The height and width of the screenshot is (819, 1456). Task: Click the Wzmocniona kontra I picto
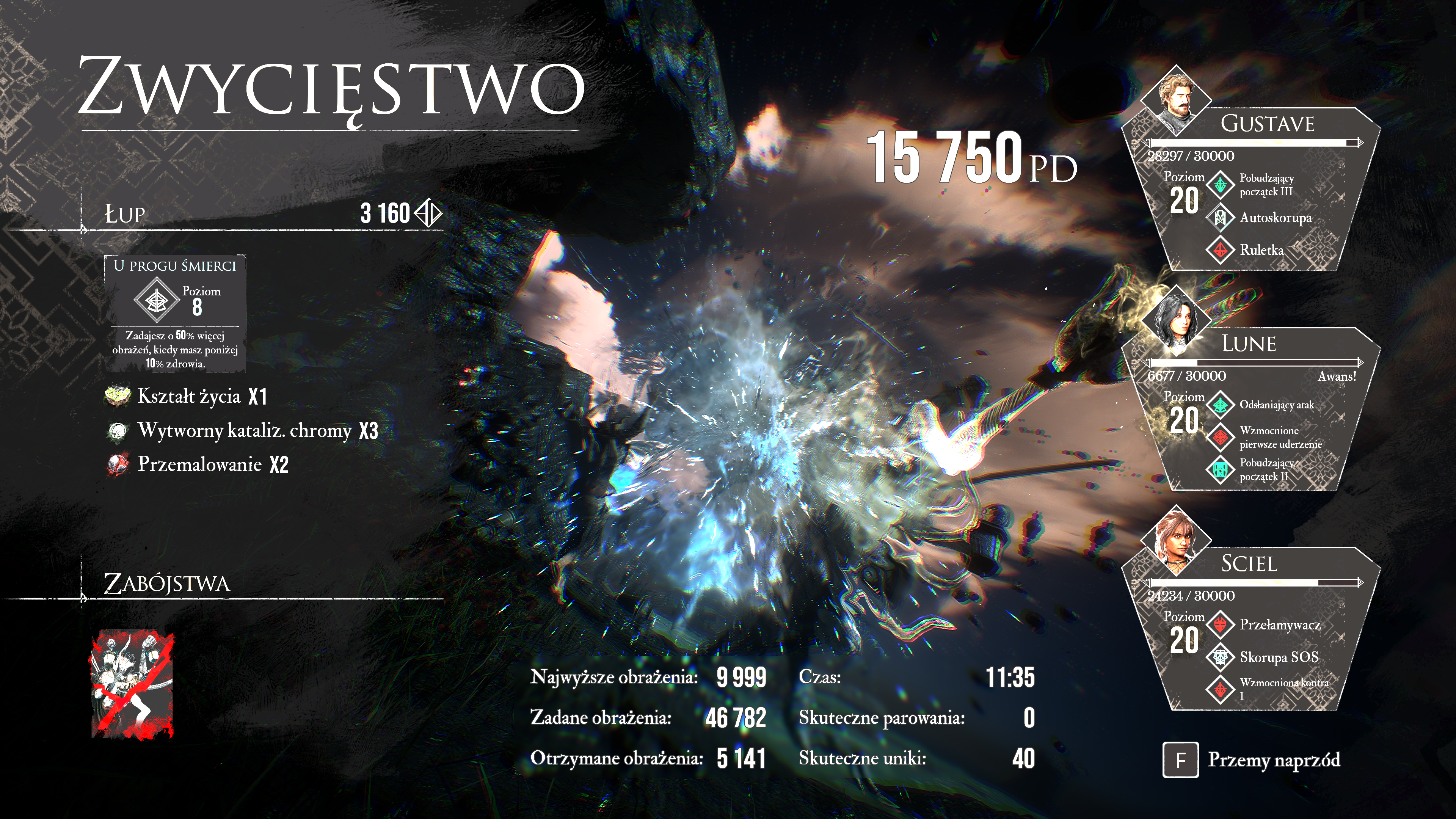pos(1220,689)
